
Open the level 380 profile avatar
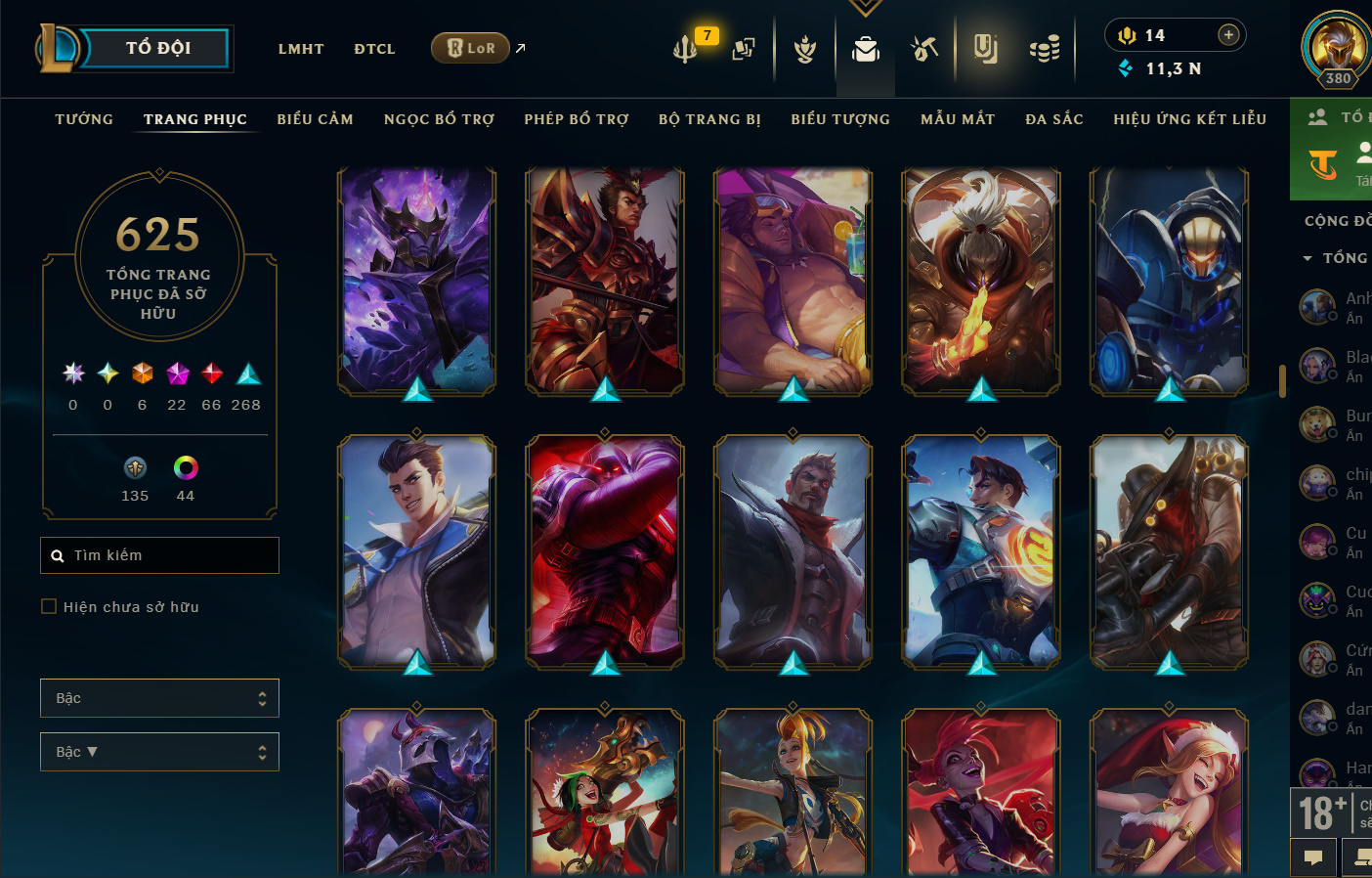[x=1336, y=47]
